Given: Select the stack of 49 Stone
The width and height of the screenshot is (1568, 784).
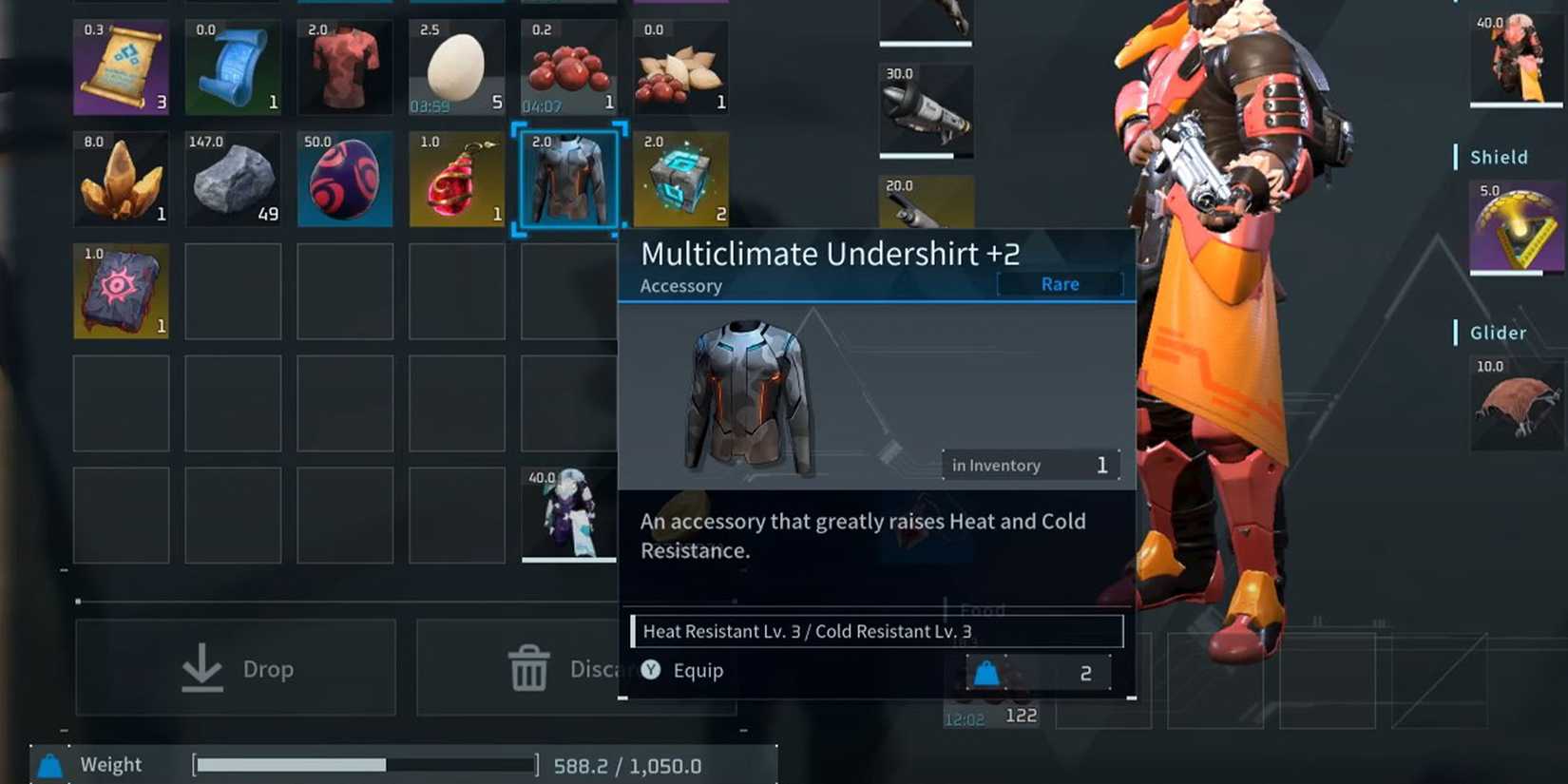Looking at the screenshot, I should pos(233,179).
